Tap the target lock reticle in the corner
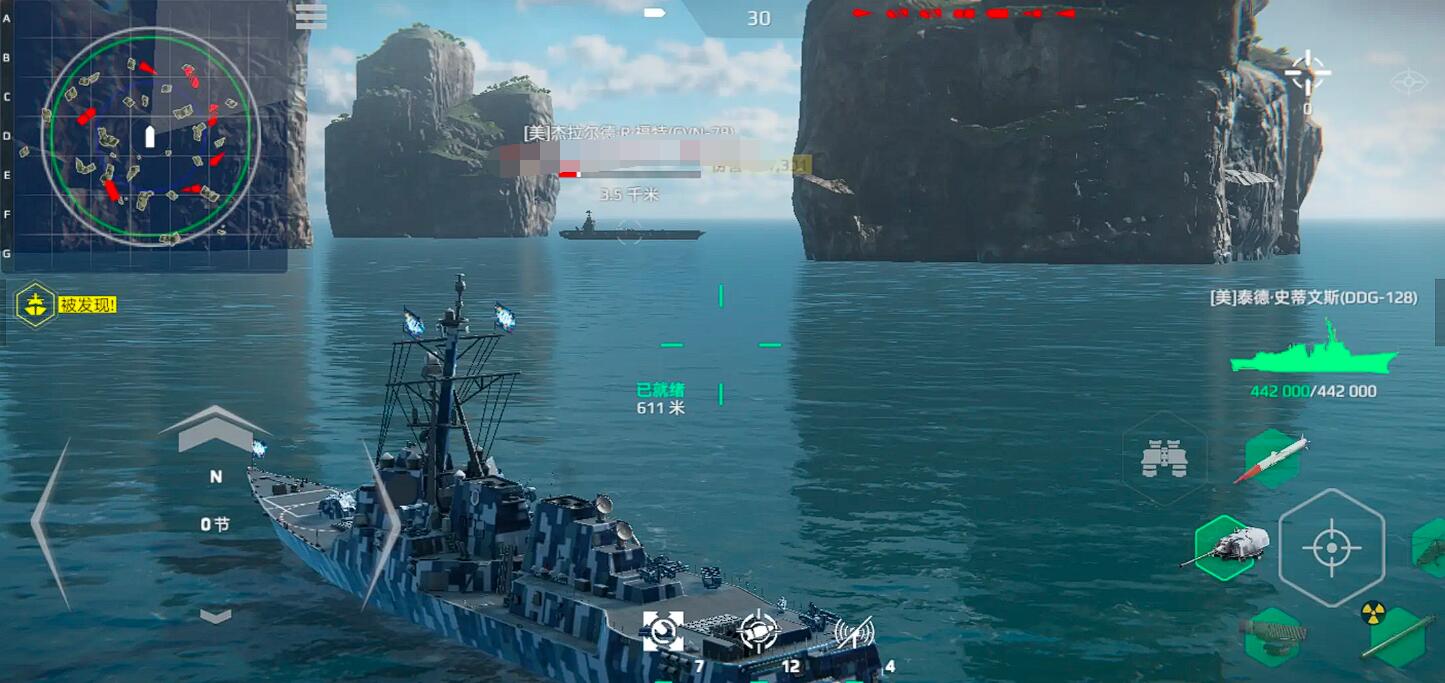 pyautogui.click(x=1306, y=73)
